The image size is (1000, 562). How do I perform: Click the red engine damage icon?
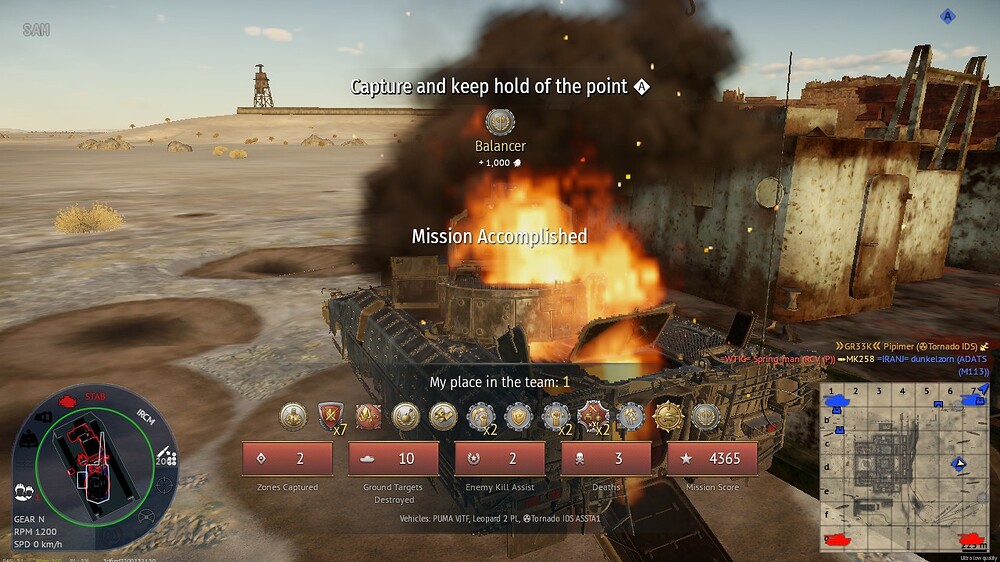pyautogui.click(x=69, y=401)
